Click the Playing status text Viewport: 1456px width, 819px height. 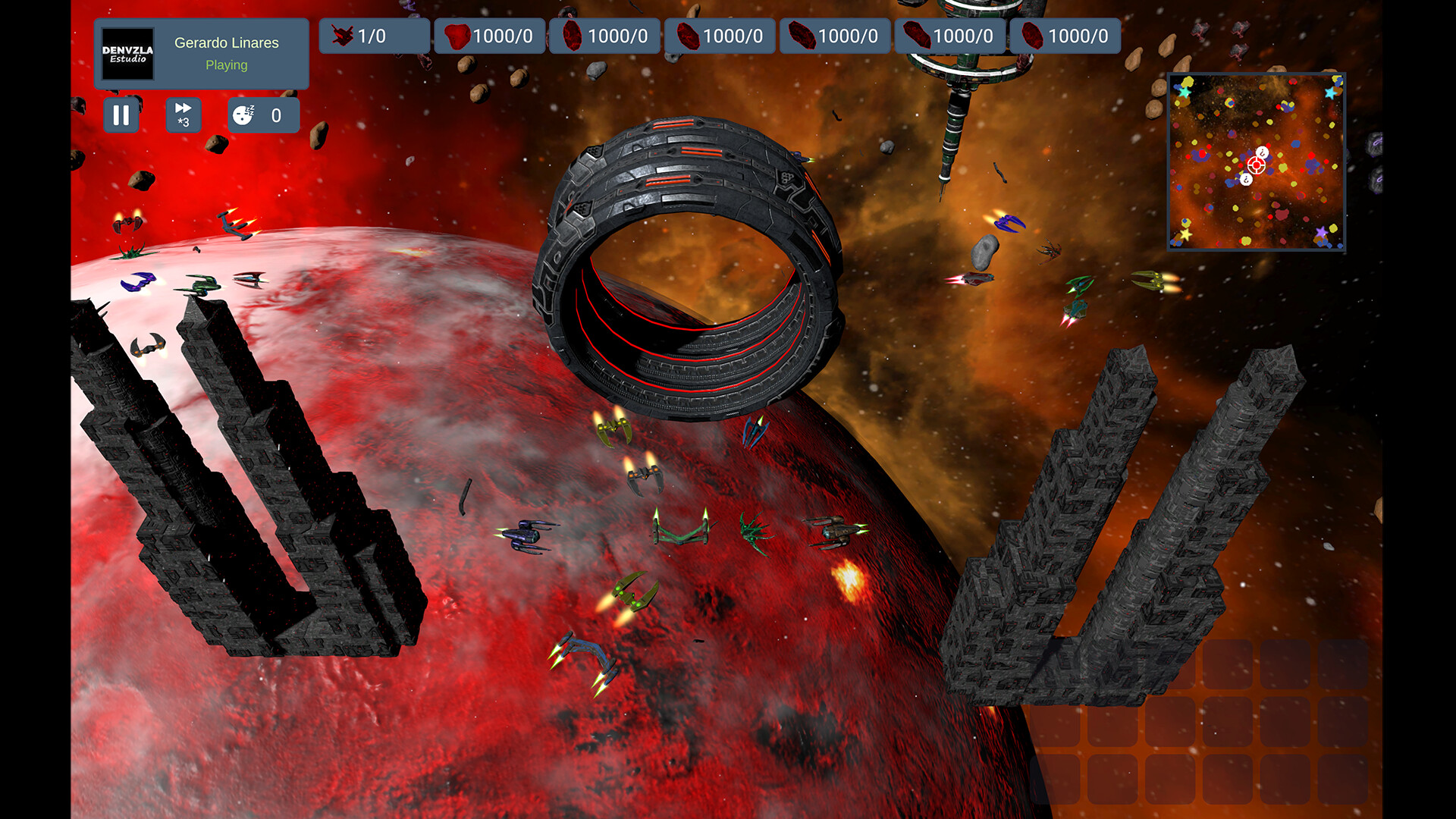225,65
